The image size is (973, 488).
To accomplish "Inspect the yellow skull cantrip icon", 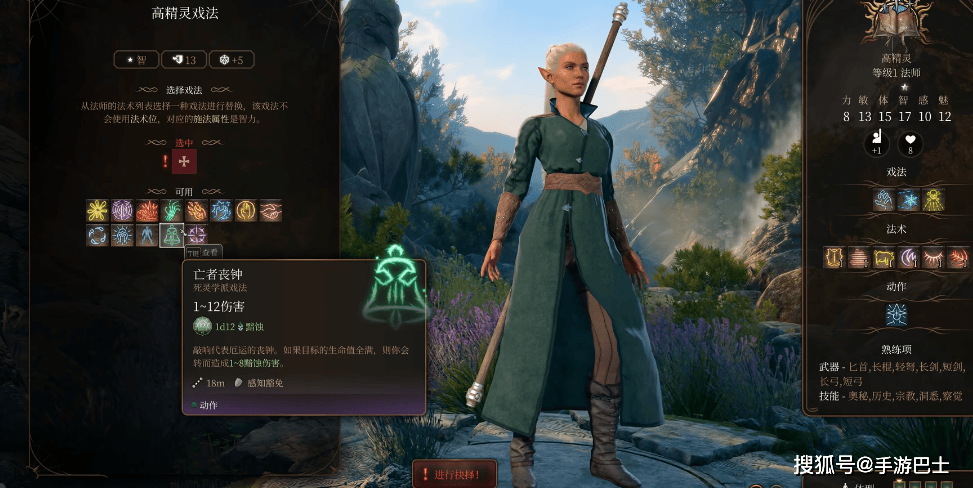I will [x=933, y=199].
